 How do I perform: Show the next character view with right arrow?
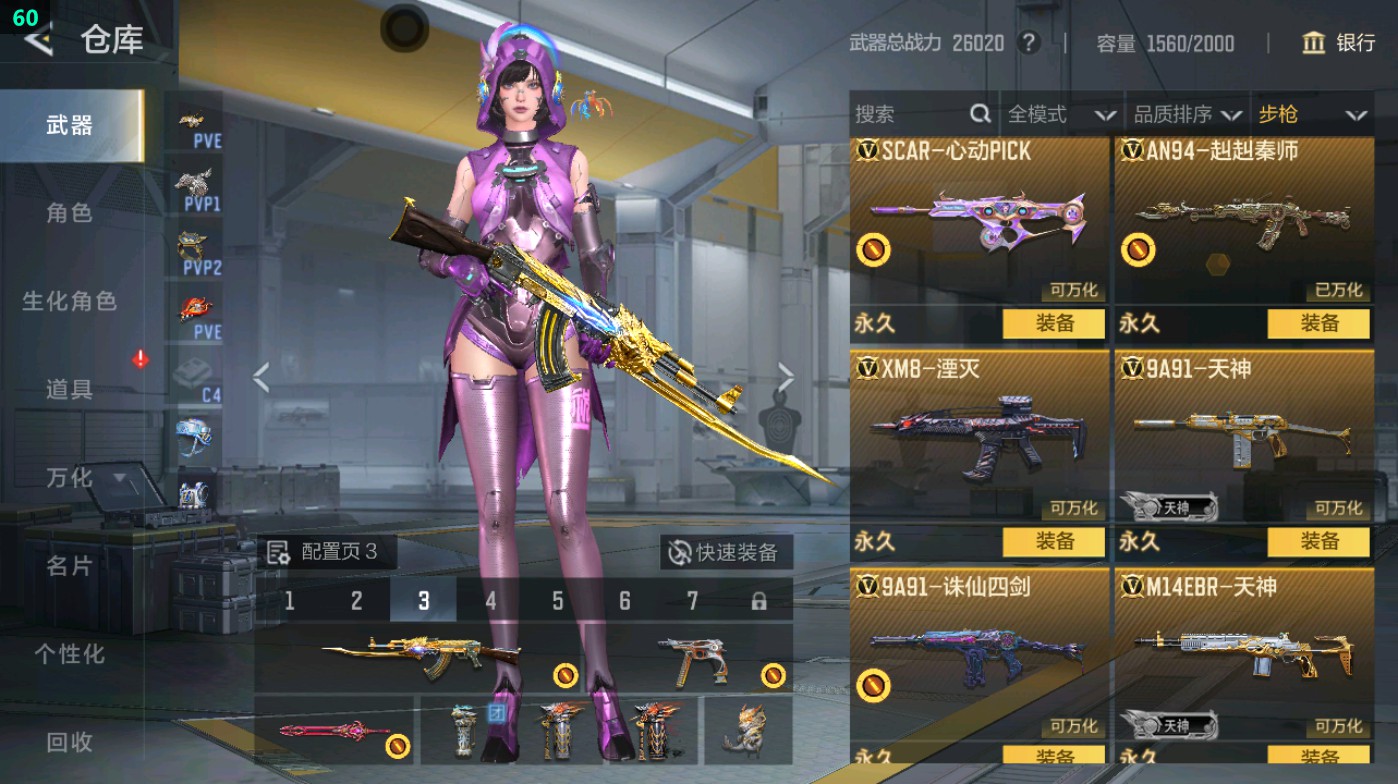click(x=785, y=378)
